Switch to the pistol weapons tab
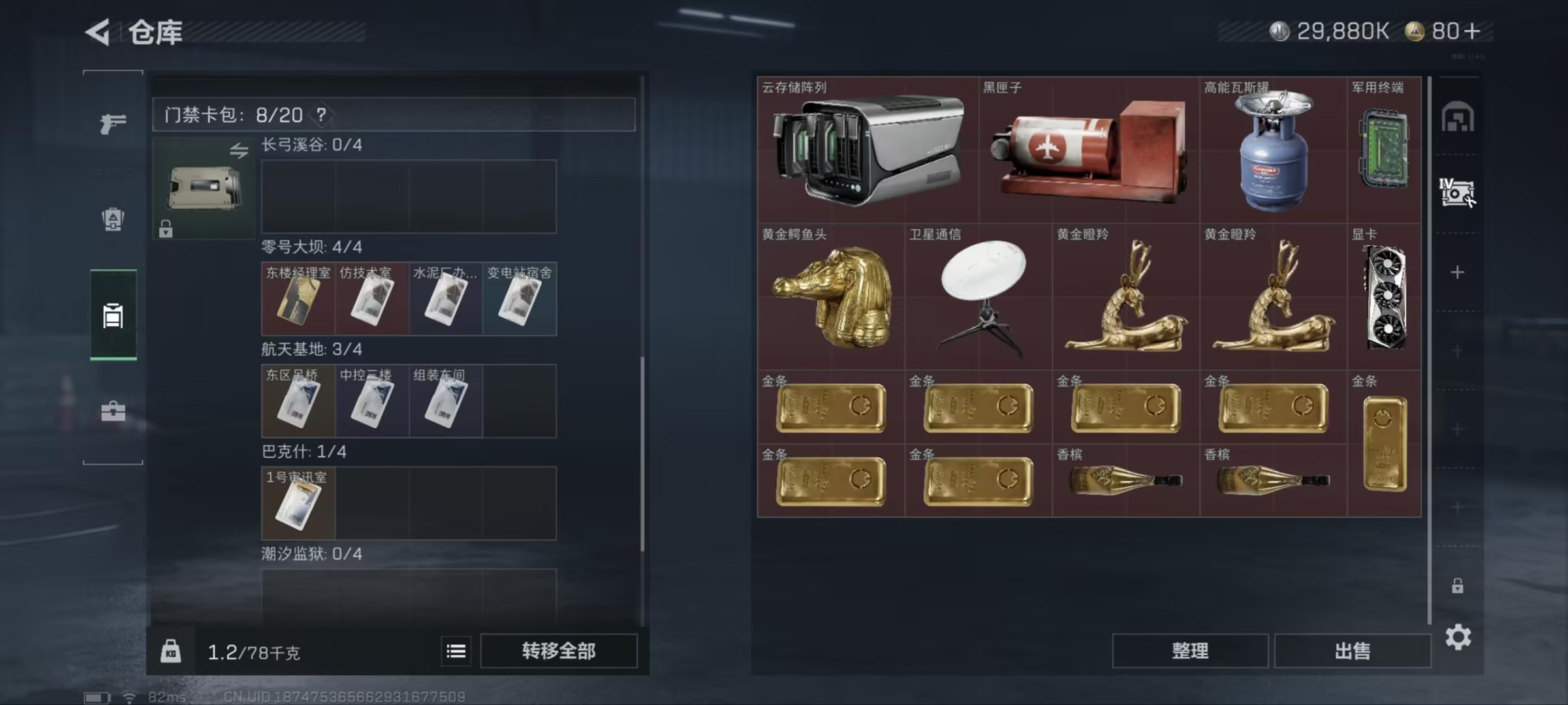Image resolution: width=1568 pixels, height=705 pixels. pos(112,123)
